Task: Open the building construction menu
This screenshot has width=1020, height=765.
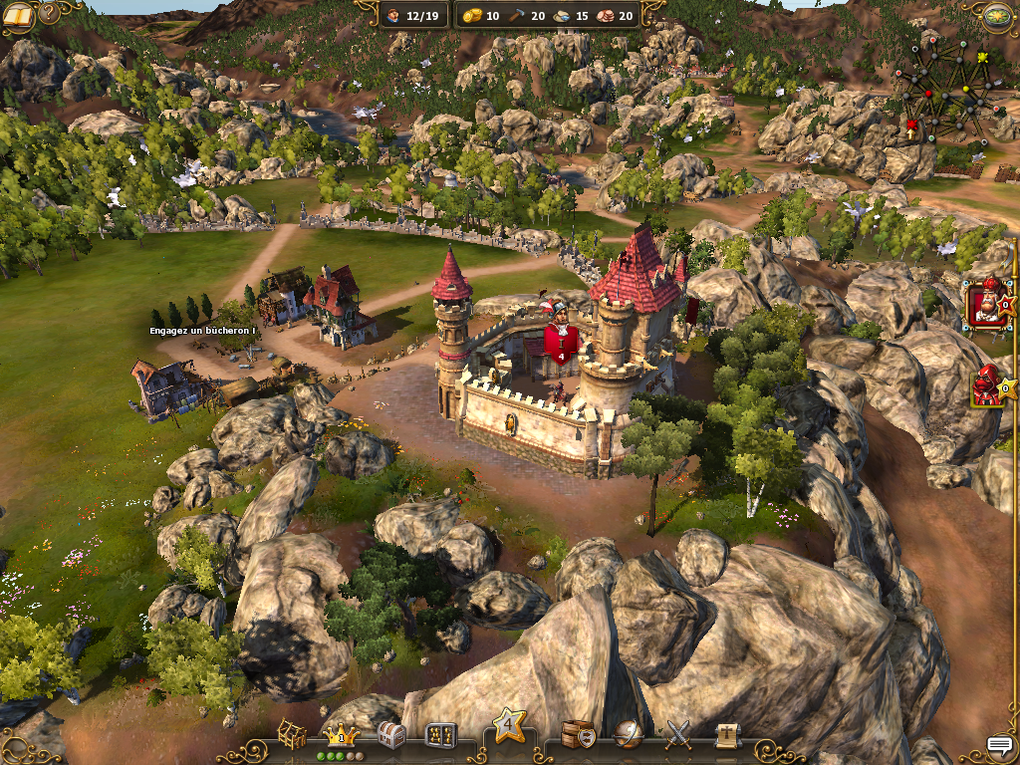Action: click(292, 735)
